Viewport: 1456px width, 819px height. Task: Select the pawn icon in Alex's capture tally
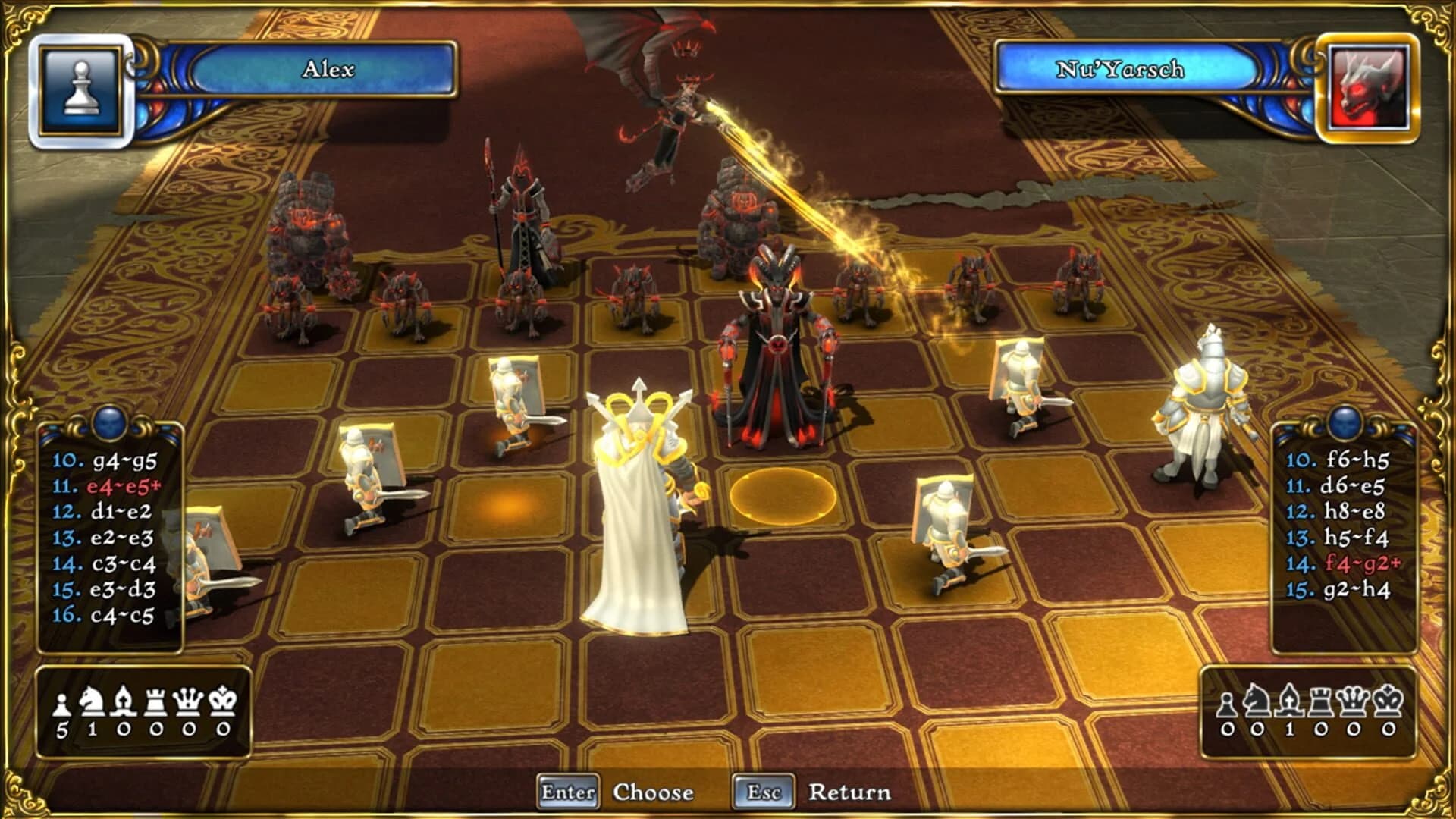[x=61, y=703]
